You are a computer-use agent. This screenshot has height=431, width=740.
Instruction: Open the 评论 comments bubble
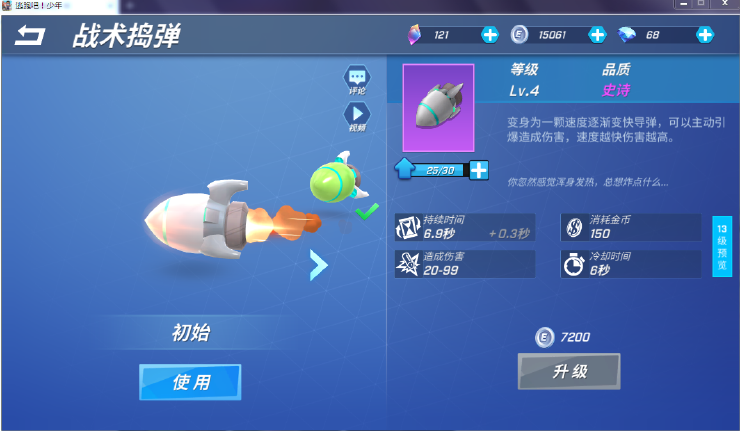(357, 78)
